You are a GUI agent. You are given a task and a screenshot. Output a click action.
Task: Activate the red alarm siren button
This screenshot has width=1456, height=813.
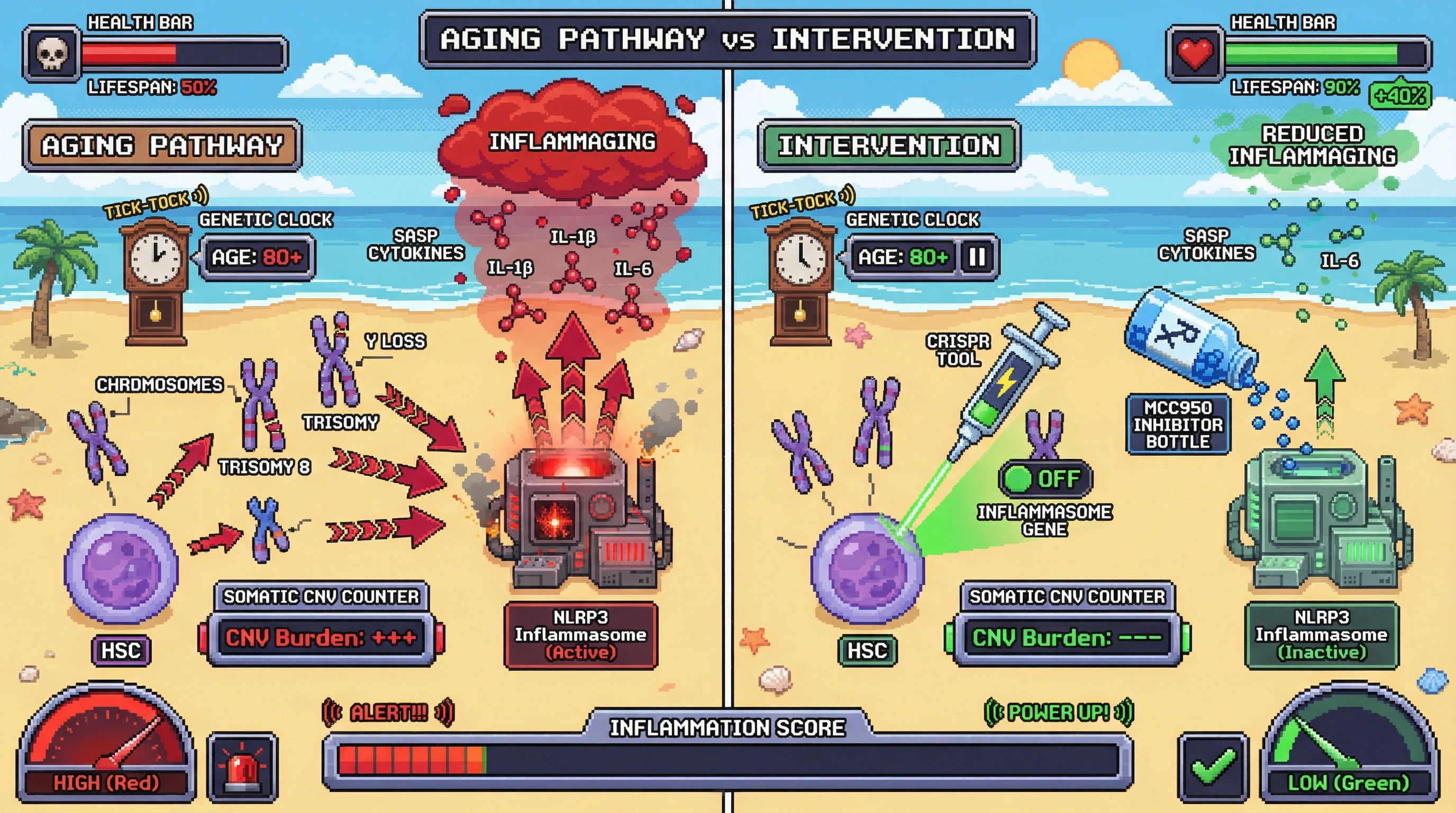pyautogui.click(x=243, y=767)
